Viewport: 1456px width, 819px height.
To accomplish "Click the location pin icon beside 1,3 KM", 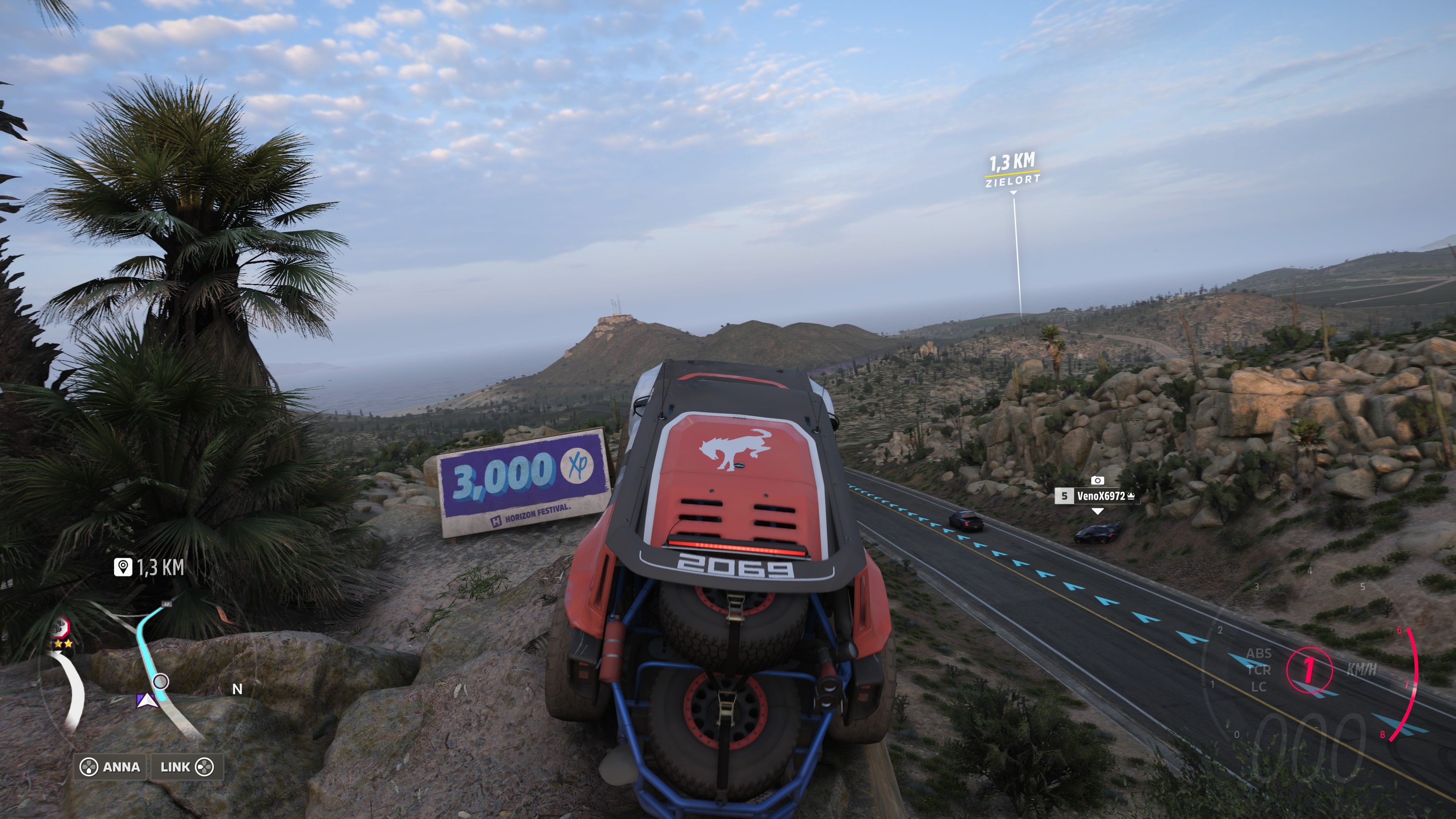I will click(123, 567).
